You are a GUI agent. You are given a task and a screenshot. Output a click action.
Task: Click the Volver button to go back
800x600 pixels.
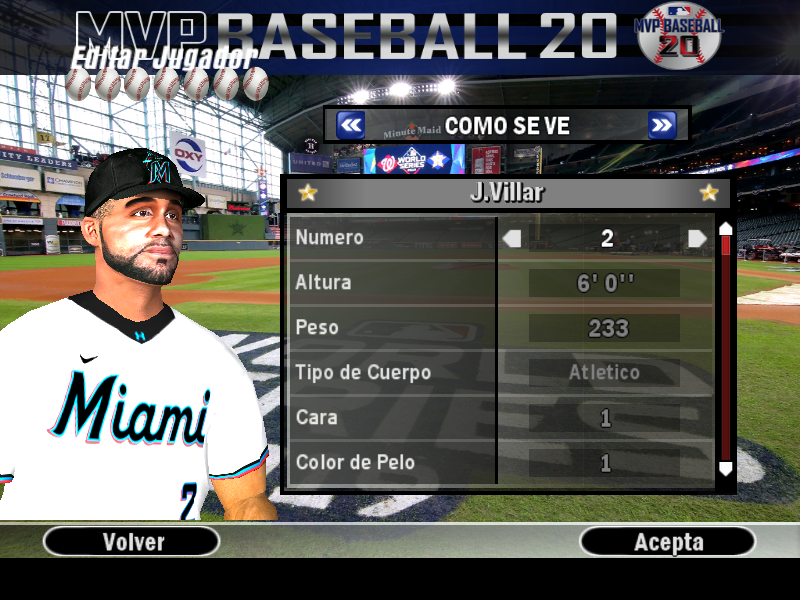point(133,542)
